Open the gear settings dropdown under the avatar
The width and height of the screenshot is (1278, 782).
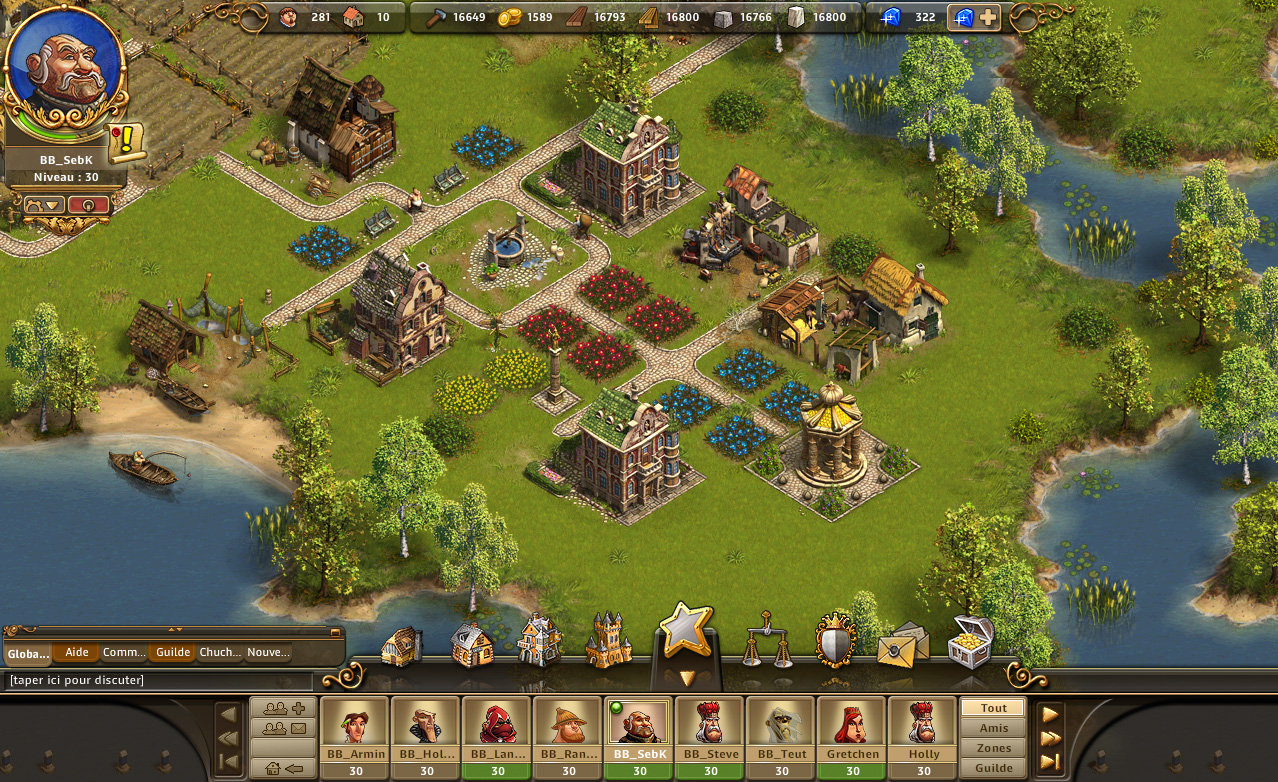tap(44, 204)
